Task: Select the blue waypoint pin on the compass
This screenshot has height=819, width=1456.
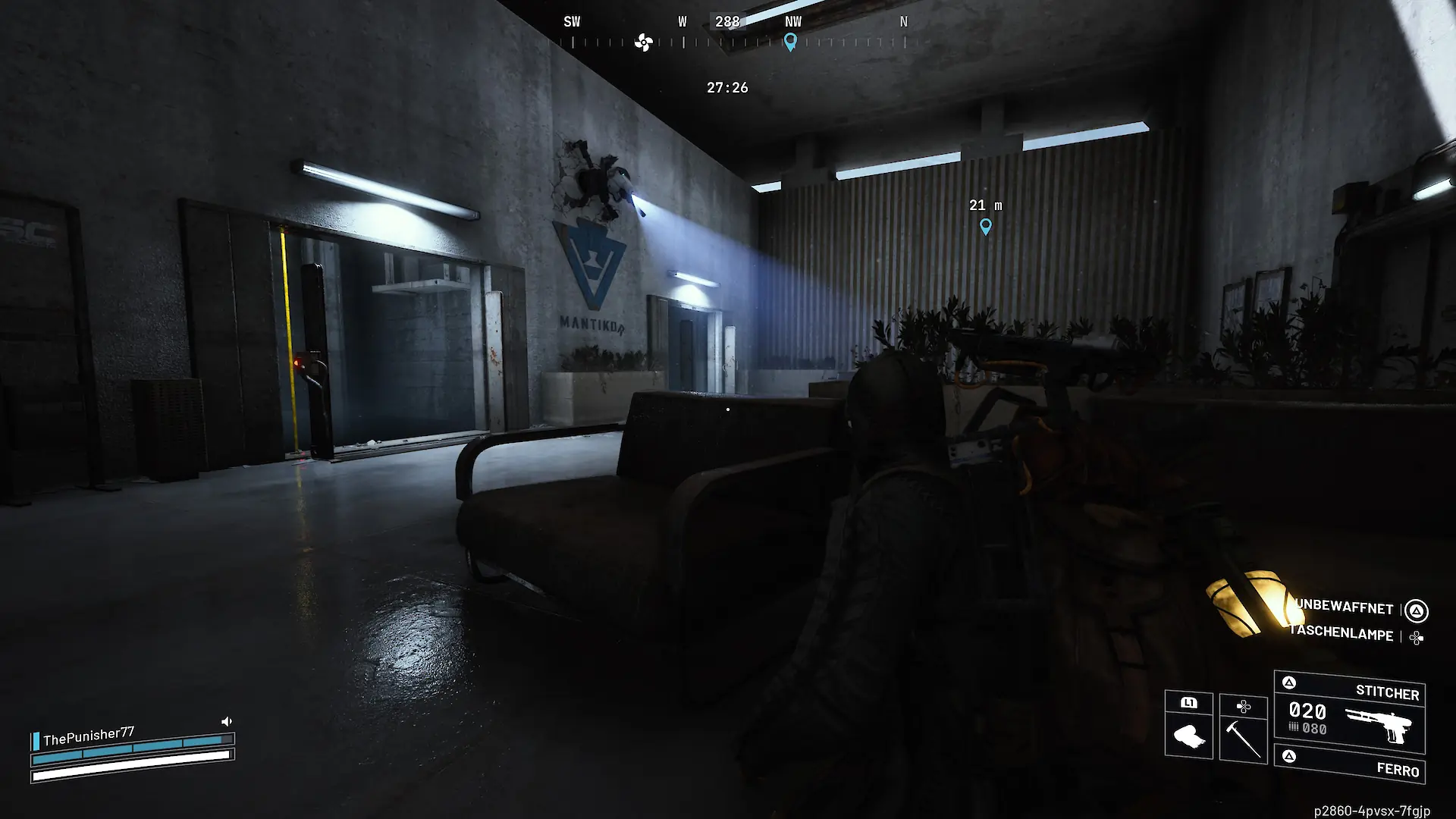Action: pyautogui.click(x=790, y=42)
